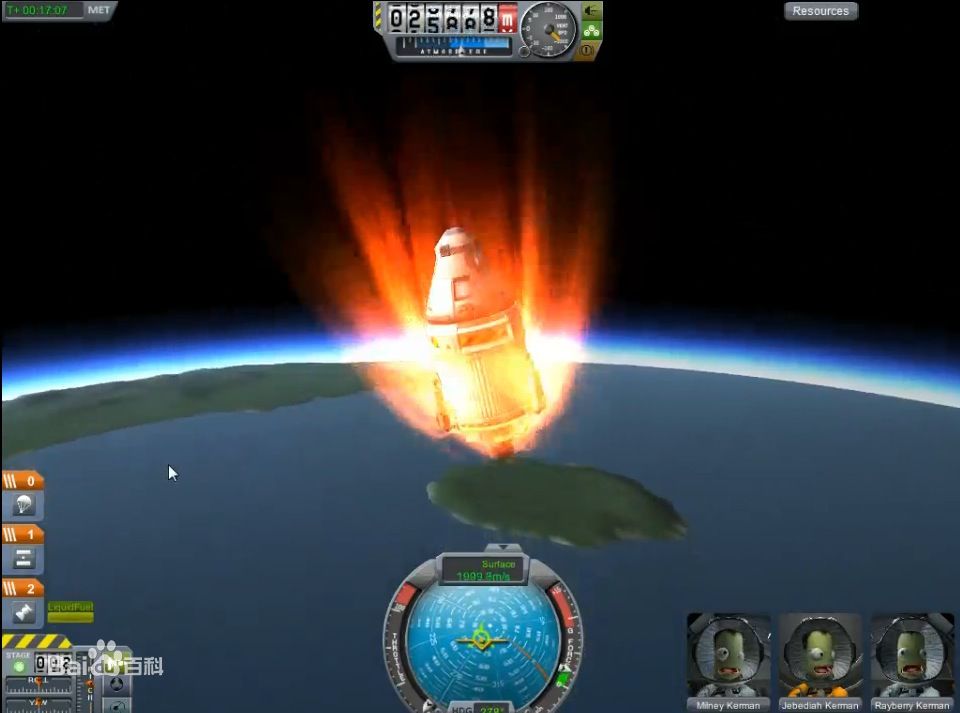Click the green stage indicator light

pyautogui.click(x=19, y=666)
